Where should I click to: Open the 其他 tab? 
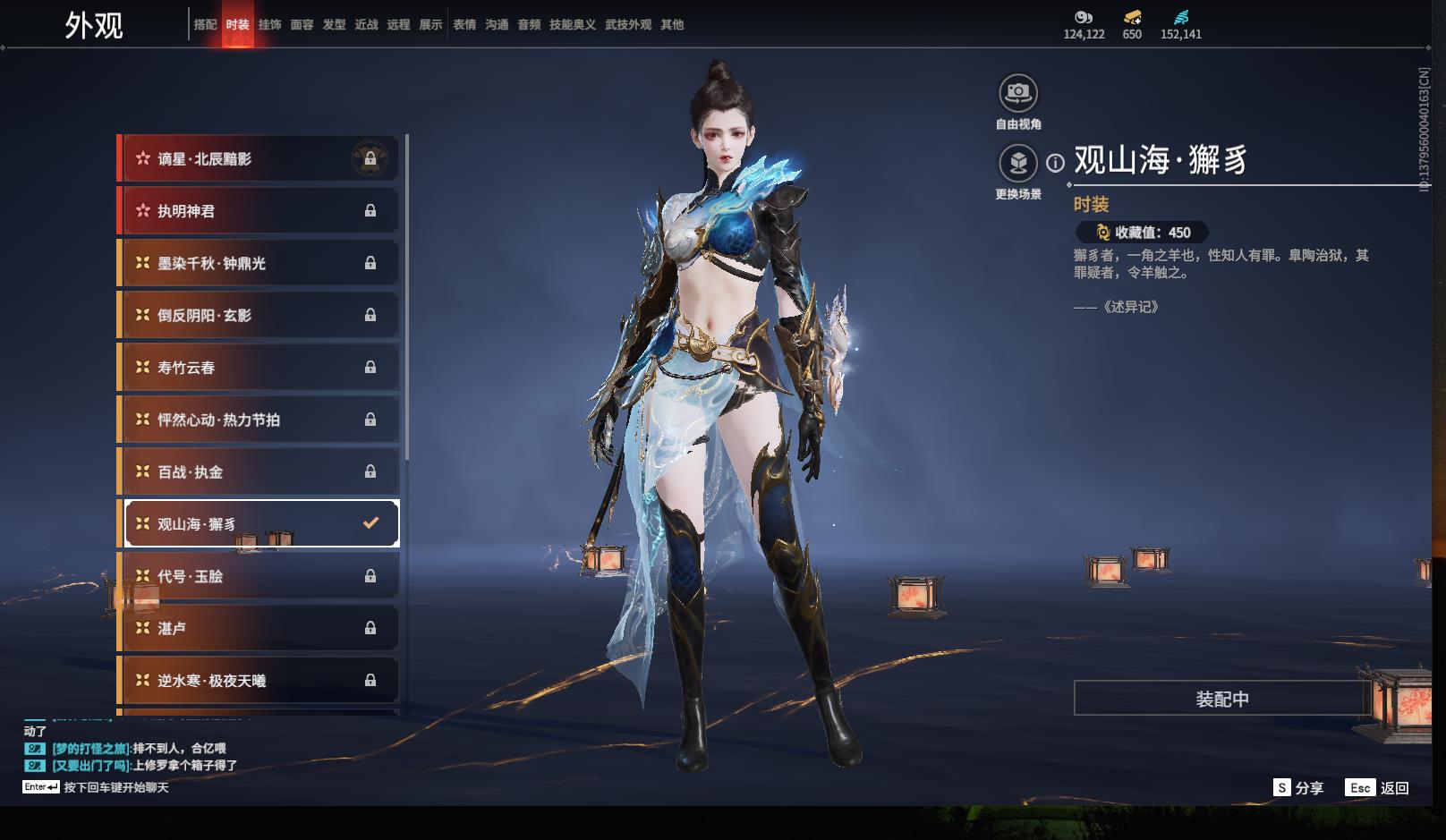pos(672,25)
